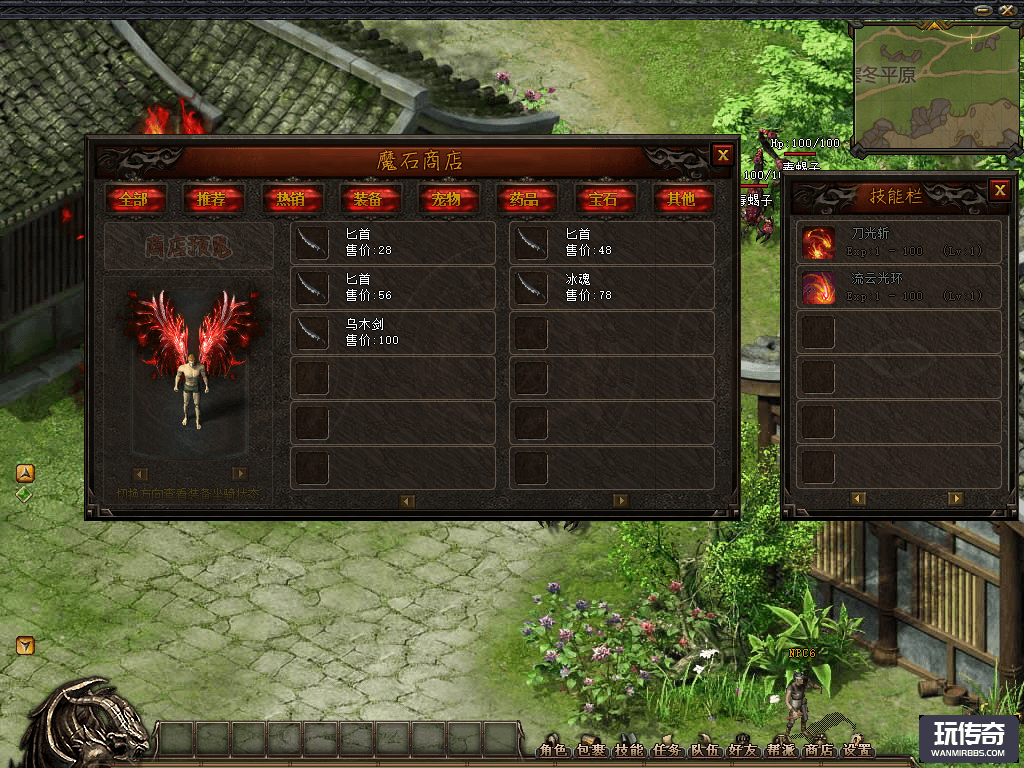
Task: Pick the 乌木剑 sword priced 100
Action: (392, 333)
